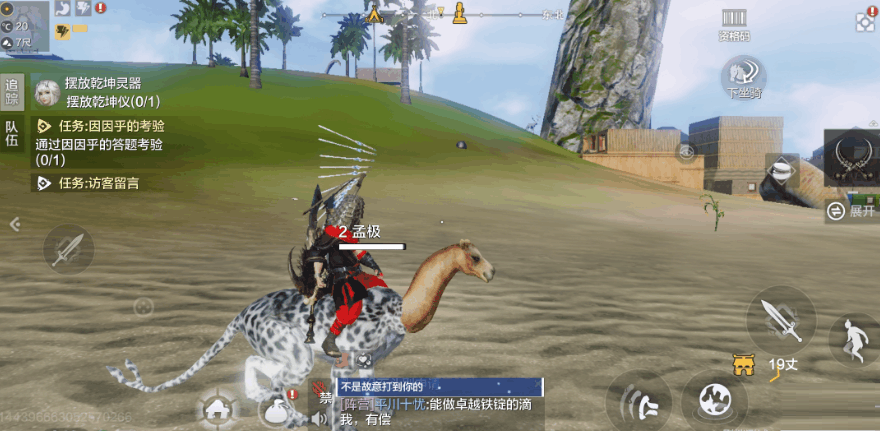Activate the round splash skill button

coord(714,400)
